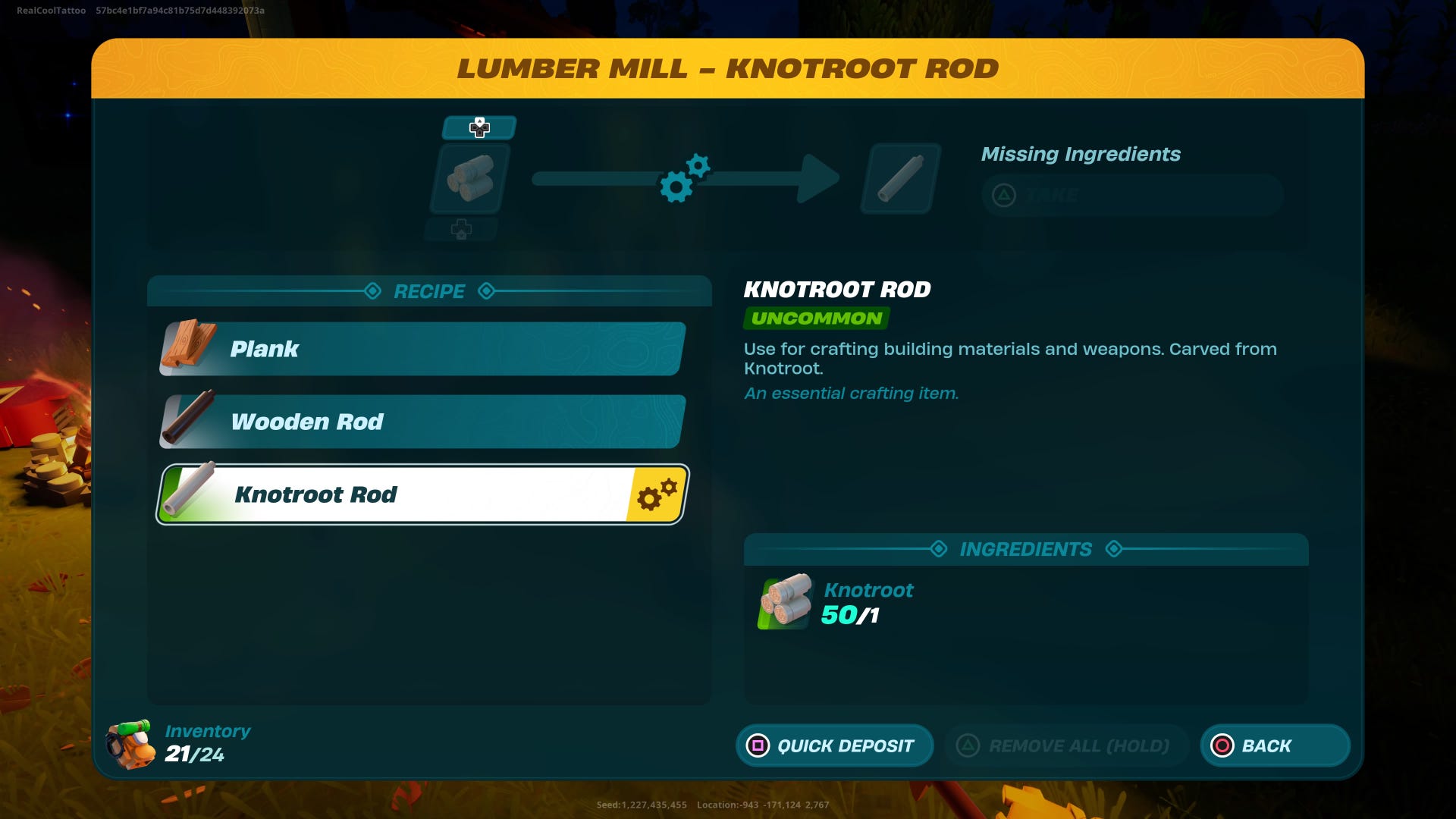
Task: Click the UNCOMMON rarity badge
Action: [x=815, y=318]
